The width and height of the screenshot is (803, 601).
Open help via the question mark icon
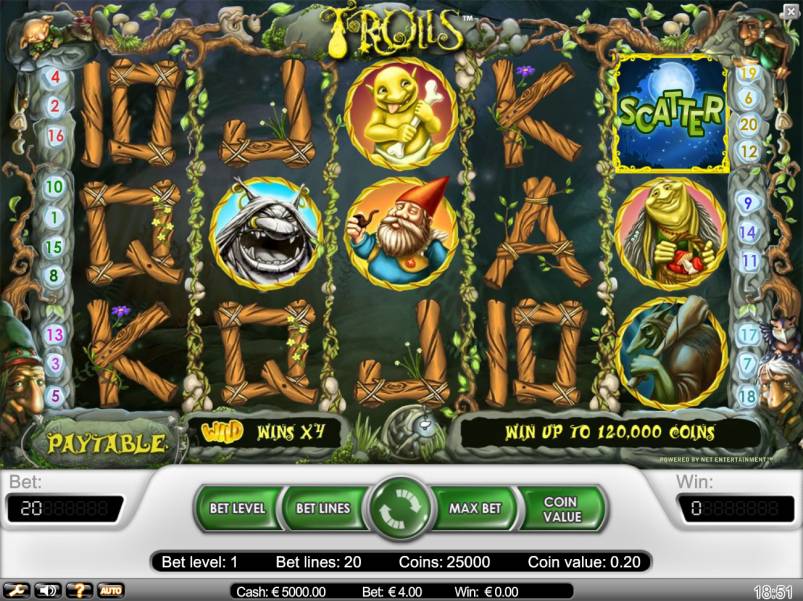[79, 590]
